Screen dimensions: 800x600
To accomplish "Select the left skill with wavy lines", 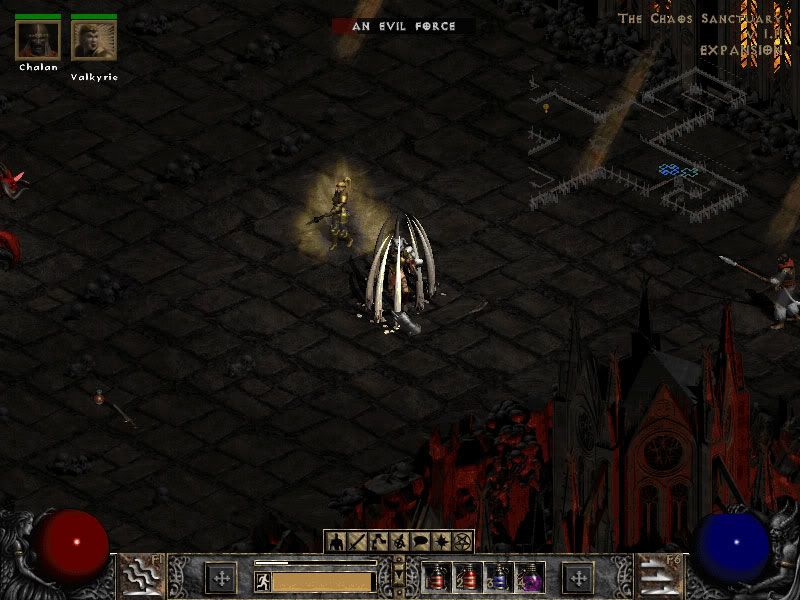I will point(141,576).
